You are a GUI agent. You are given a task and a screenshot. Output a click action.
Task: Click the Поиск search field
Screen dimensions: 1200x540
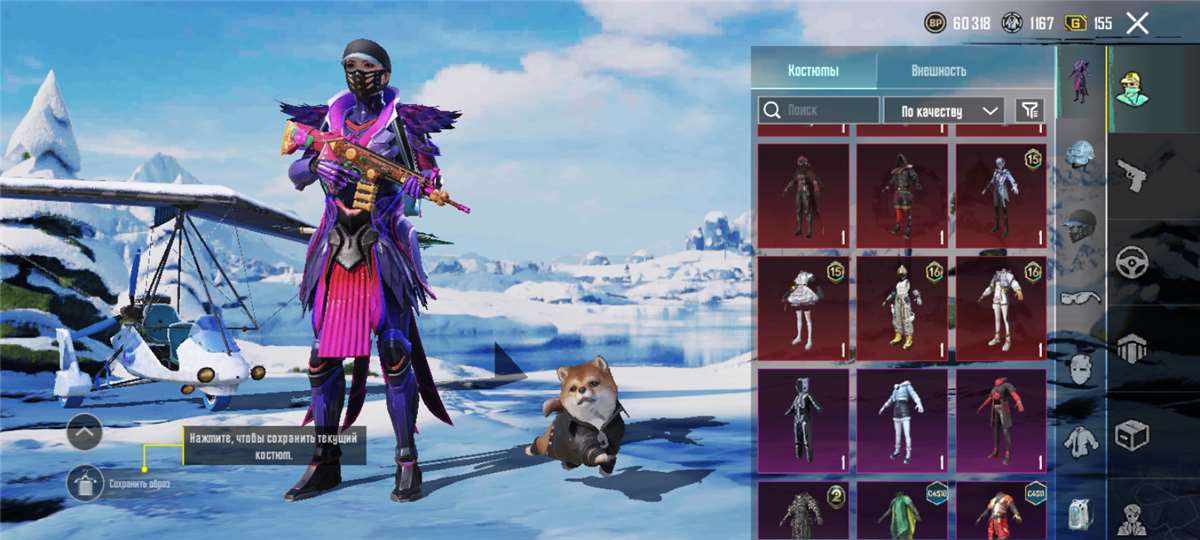pos(819,110)
